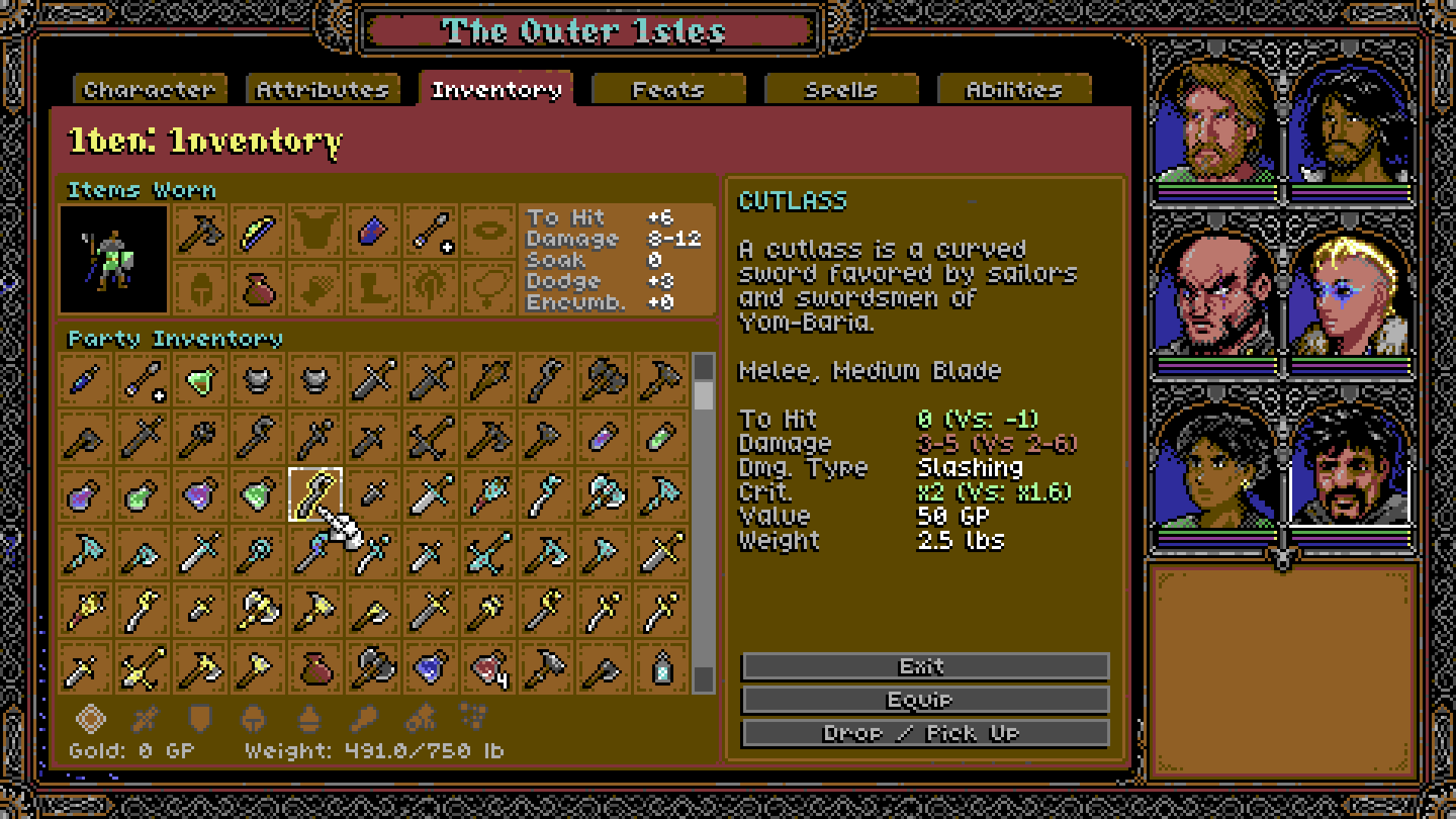Switch to the Spells tab
The height and width of the screenshot is (819, 1456).
(x=841, y=89)
